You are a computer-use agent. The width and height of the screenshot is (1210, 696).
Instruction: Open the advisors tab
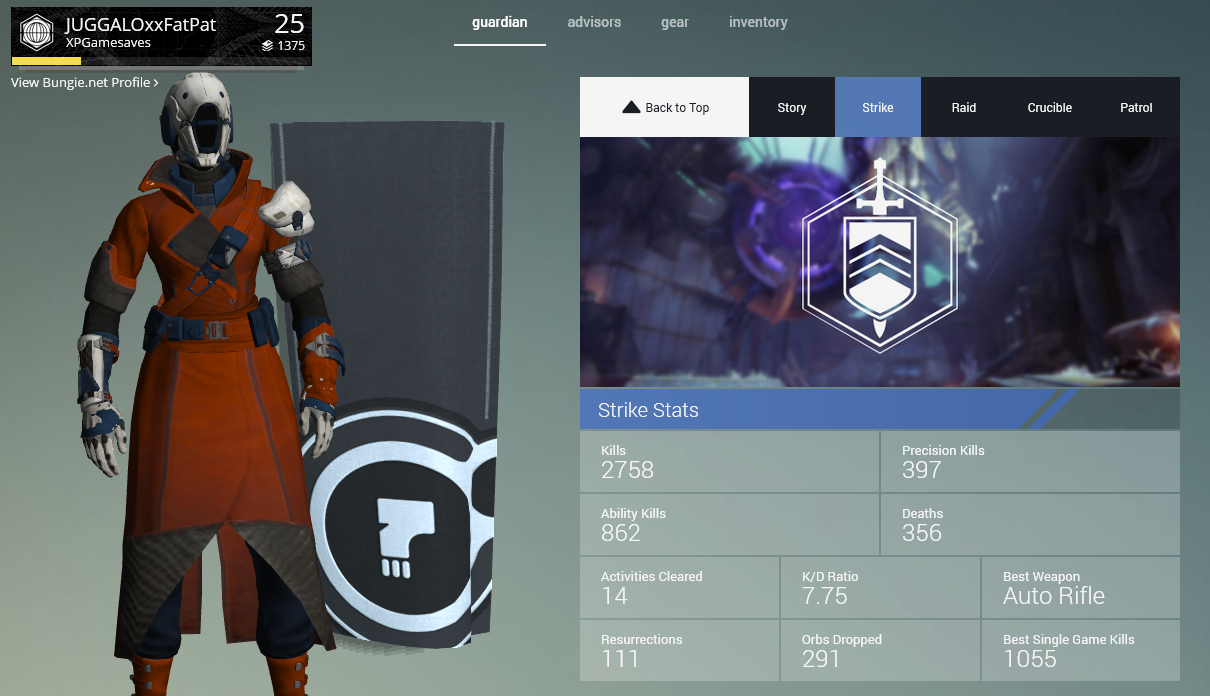click(x=594, y=23)
